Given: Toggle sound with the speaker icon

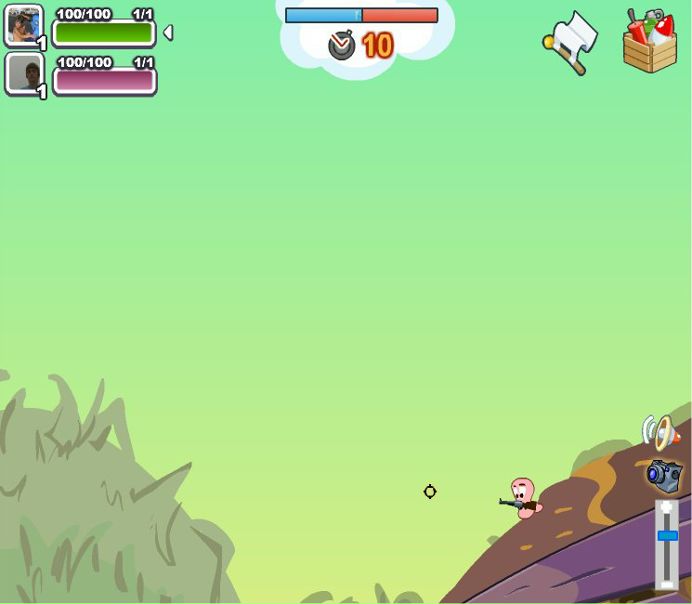Looking at the screenshot, I should 660,432.
